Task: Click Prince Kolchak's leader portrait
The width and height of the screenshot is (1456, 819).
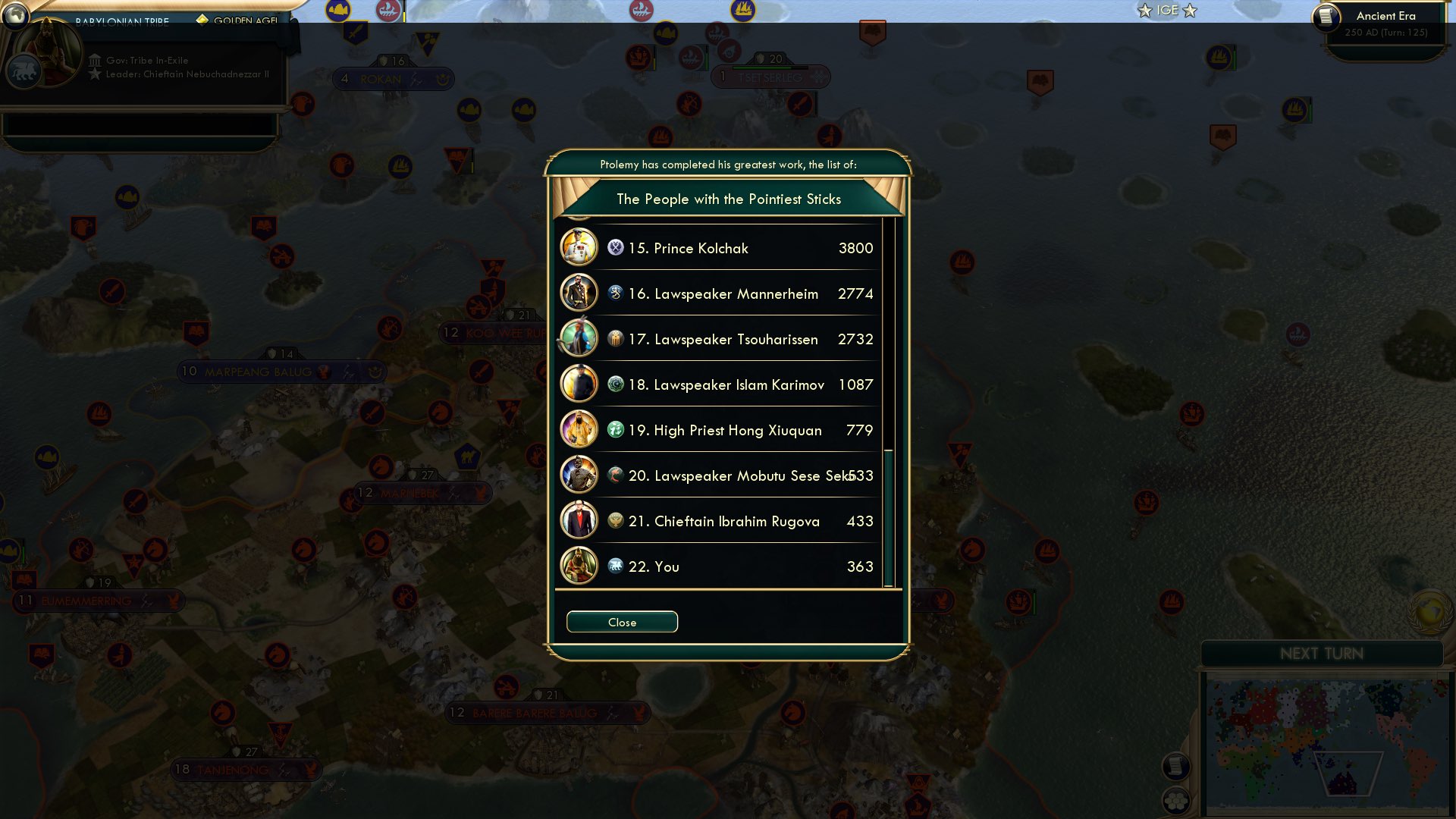Action: (x=579, y=248)
